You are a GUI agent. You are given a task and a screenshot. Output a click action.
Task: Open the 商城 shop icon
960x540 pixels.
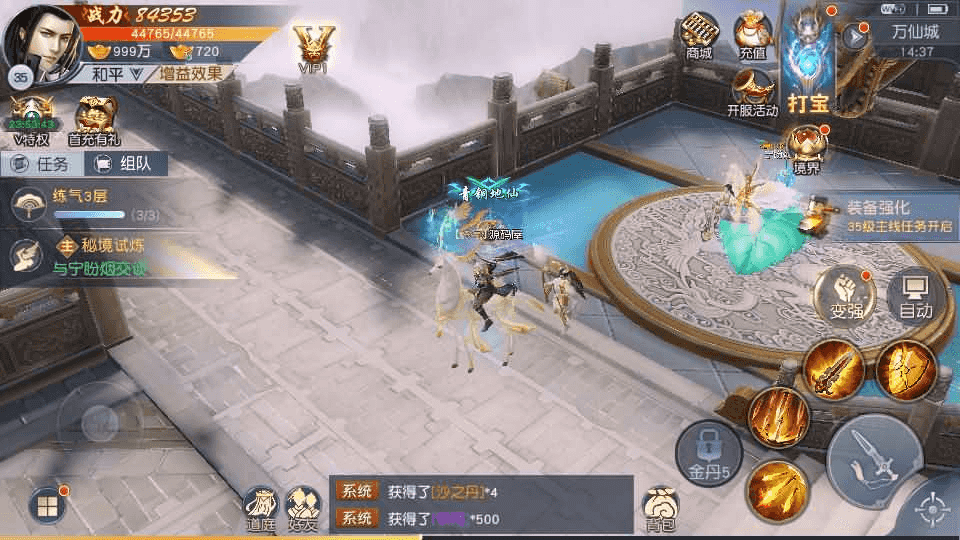click(699, 34)
